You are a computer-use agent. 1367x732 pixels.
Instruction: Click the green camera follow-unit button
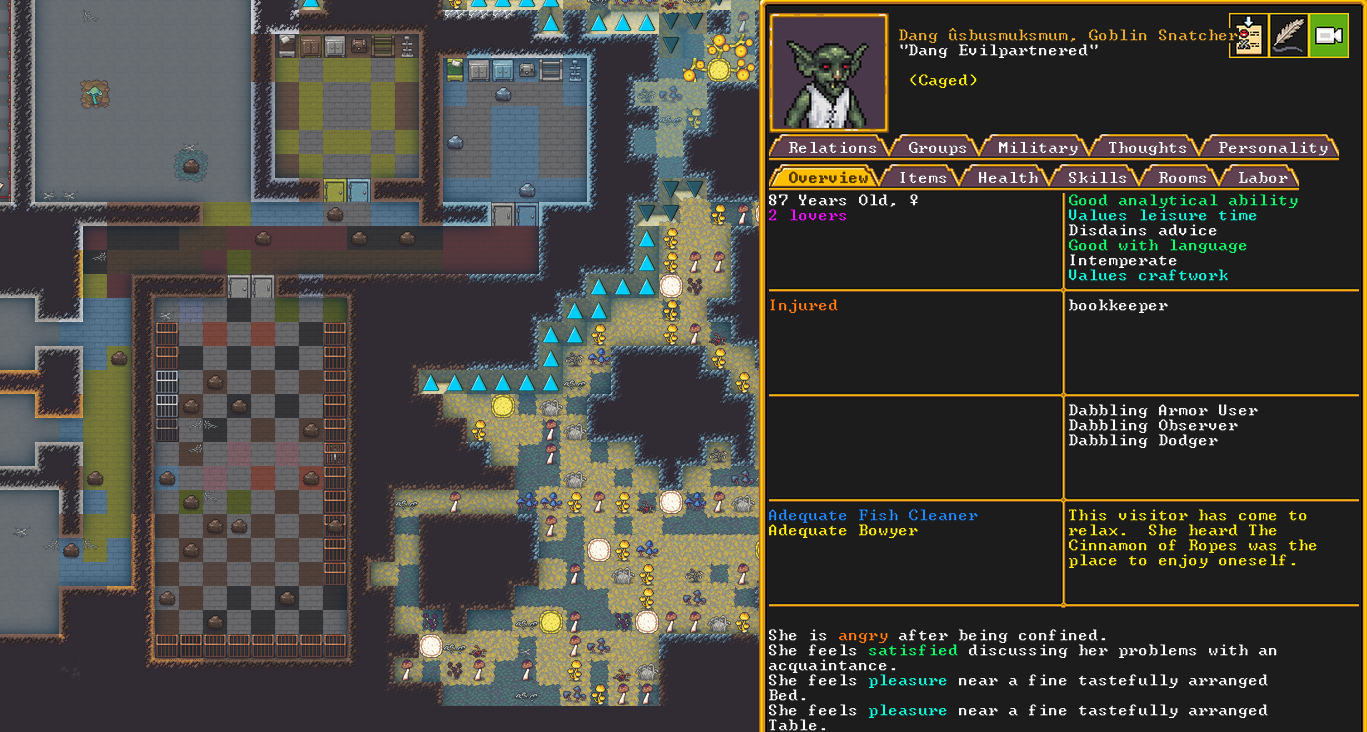click(x=1328, y=36)
